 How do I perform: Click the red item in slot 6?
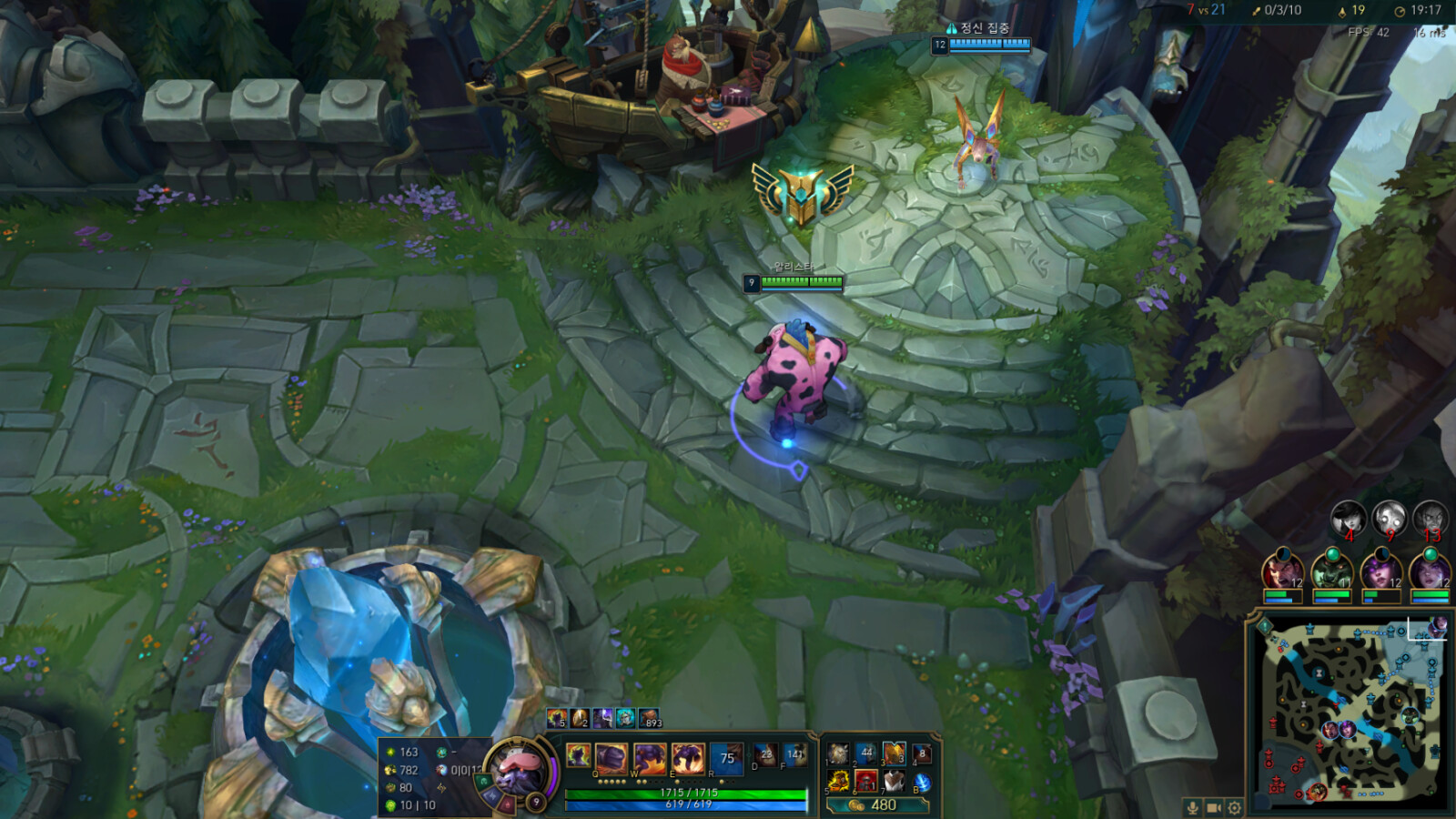coord(867,783)
